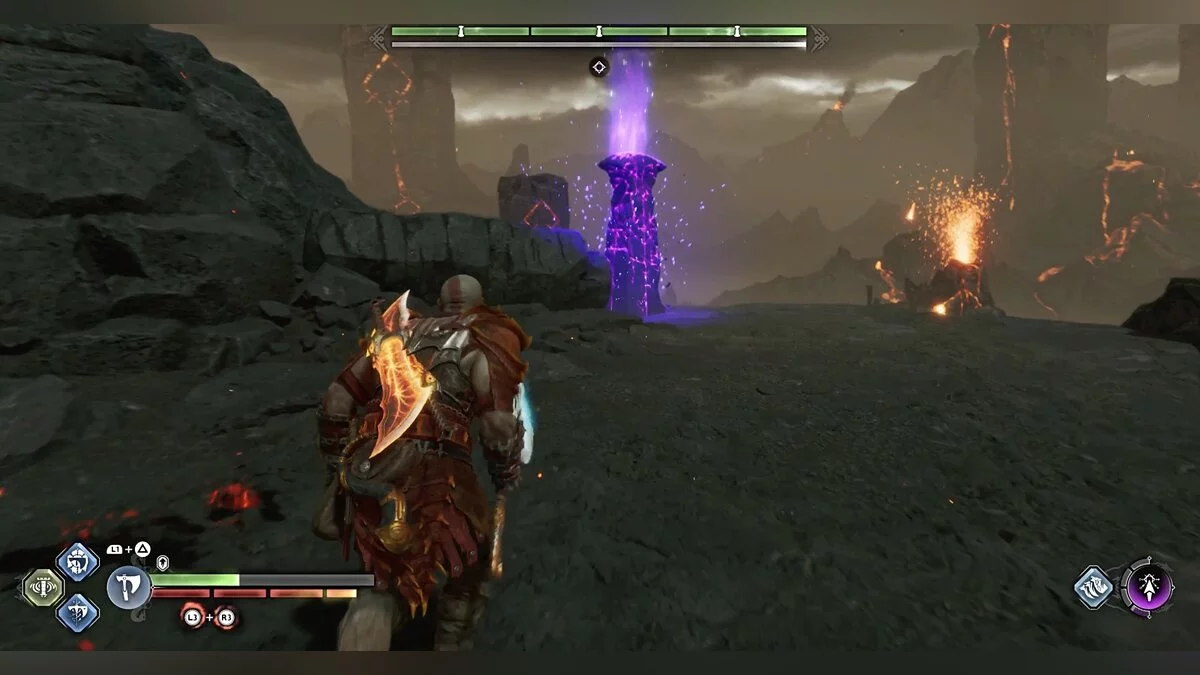Trigger the green octagon relic ability
1200x675 pixels.
43,587
